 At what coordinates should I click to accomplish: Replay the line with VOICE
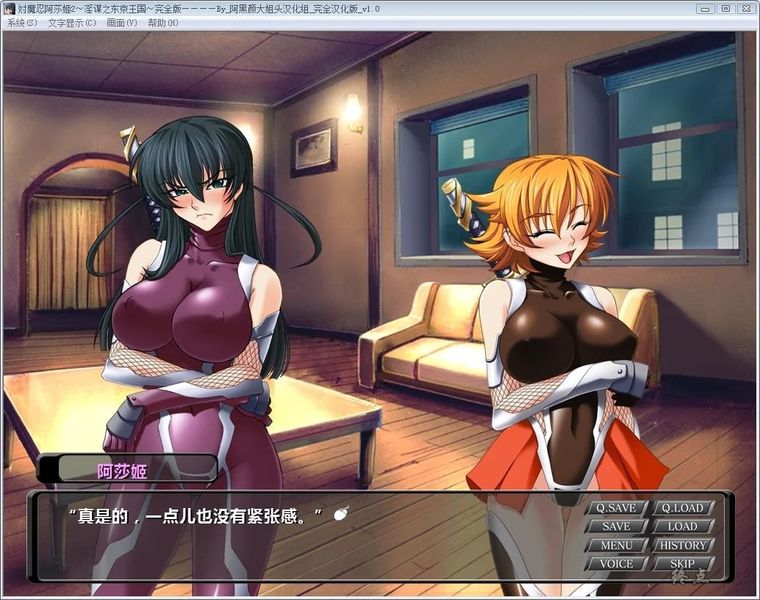(x=616, y=564)
